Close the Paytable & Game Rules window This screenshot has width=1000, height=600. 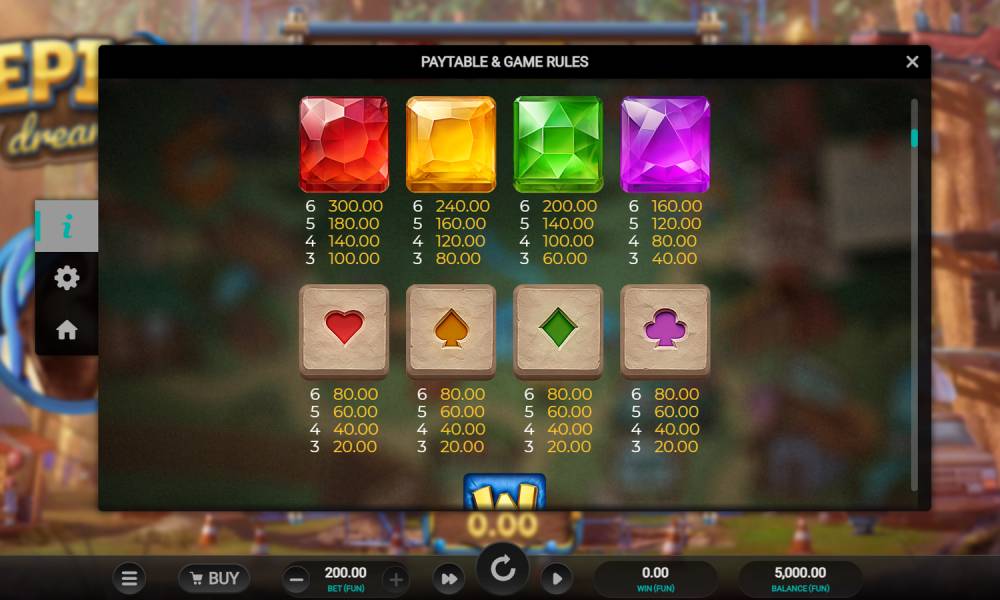coord(911,62)
